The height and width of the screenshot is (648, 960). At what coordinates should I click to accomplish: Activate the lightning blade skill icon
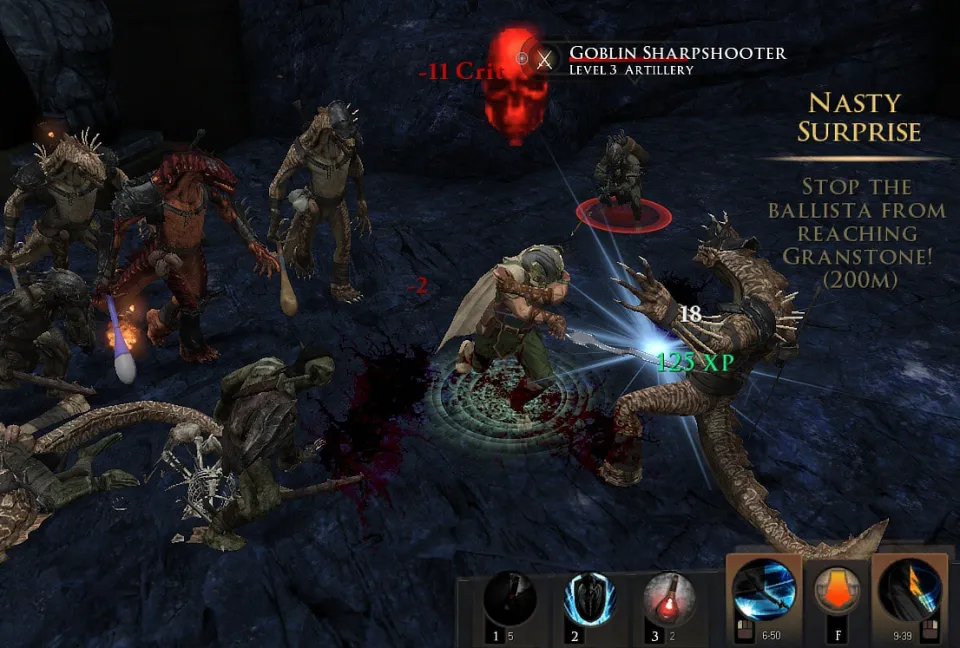(910, 590)
